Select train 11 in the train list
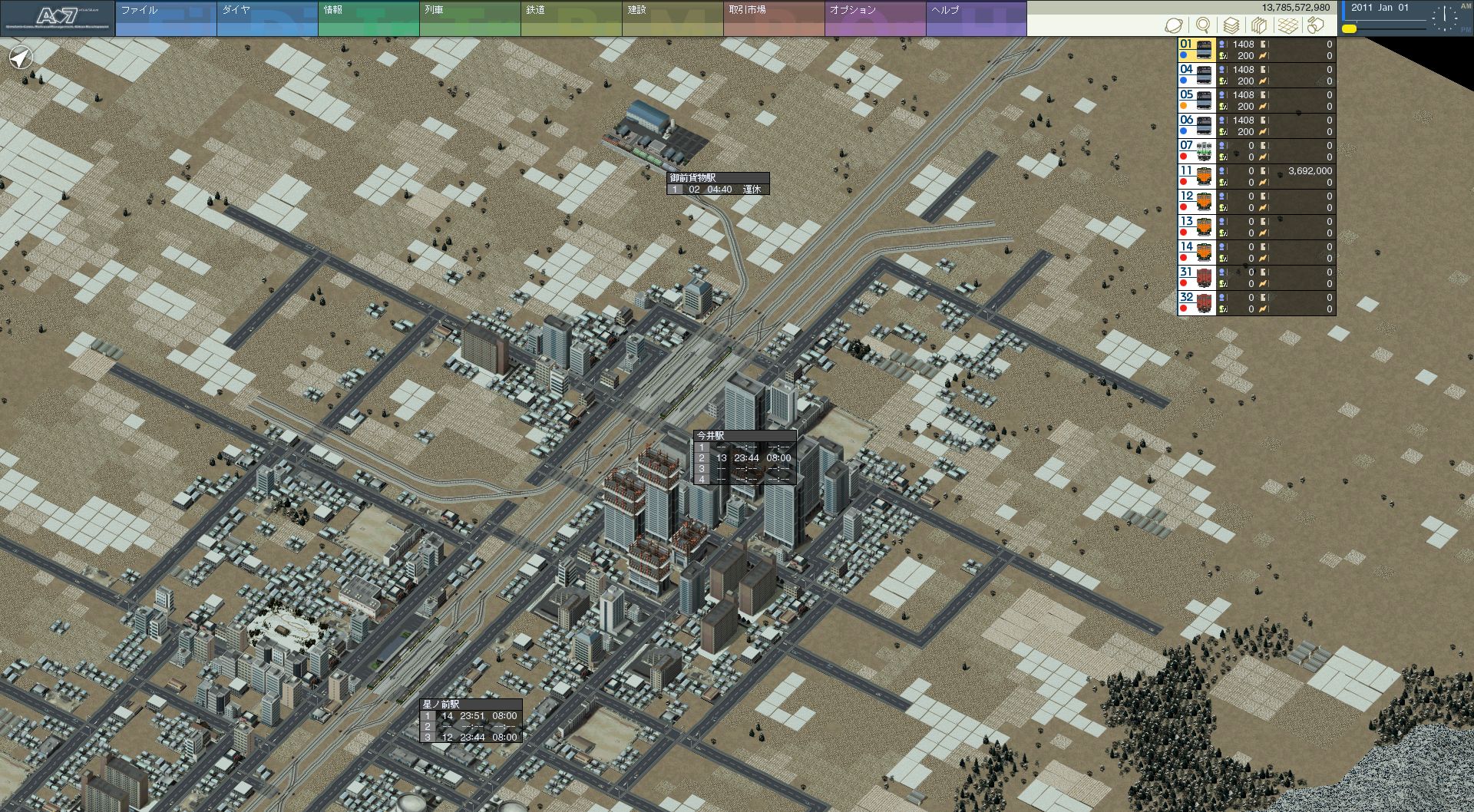Screen dimensions: 1474x812 coord(1196,177)
